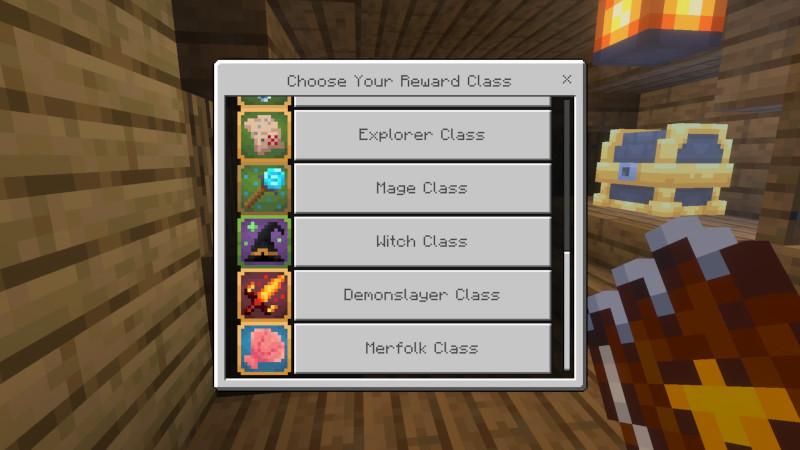Viewport: 800px width, 450px height.
Task: Click the Explorer map icon
Action: click(264, 135)
